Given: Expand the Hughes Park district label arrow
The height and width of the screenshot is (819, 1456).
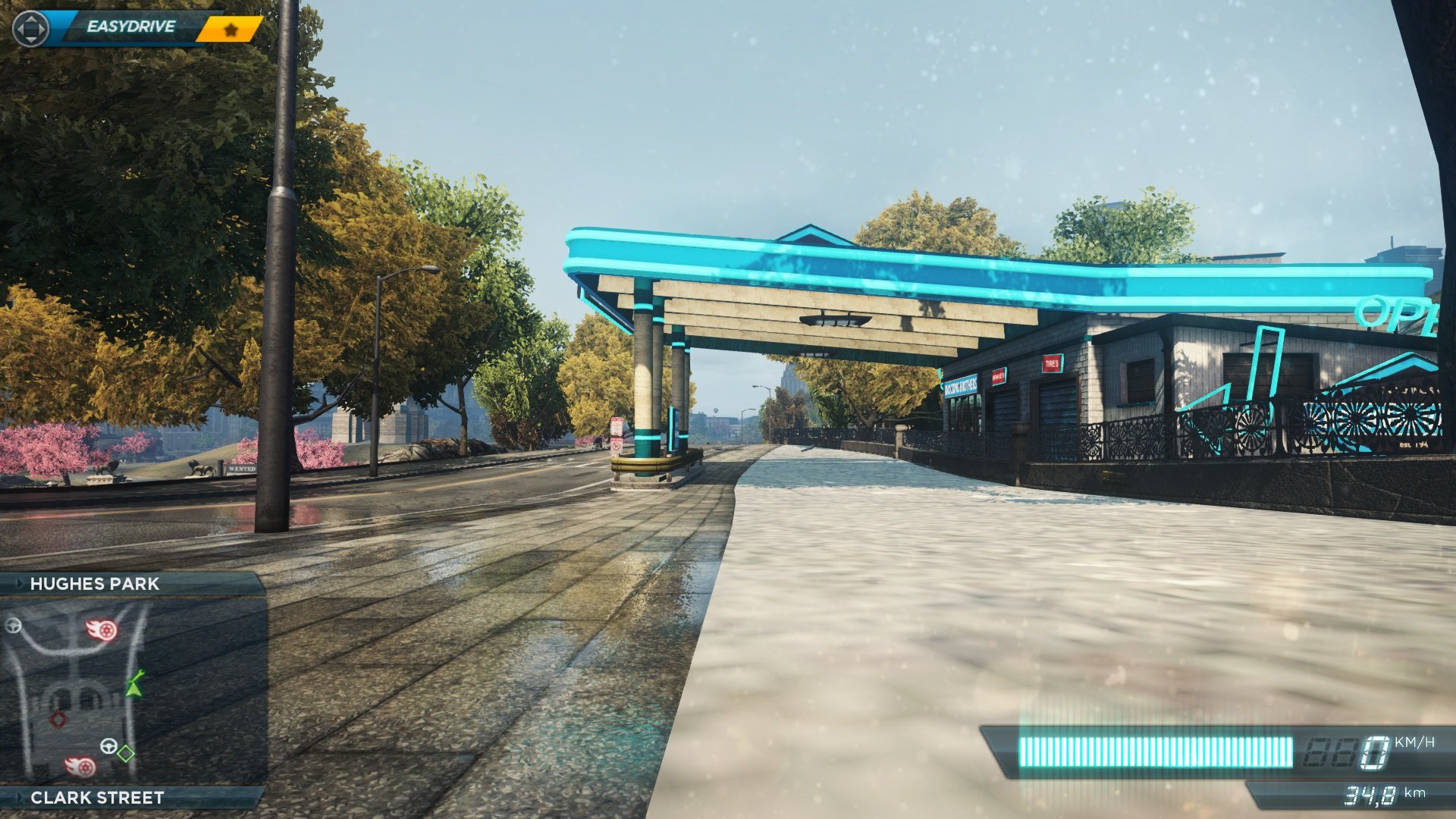Looking at the screenshot, I should (x=20, y=582).
